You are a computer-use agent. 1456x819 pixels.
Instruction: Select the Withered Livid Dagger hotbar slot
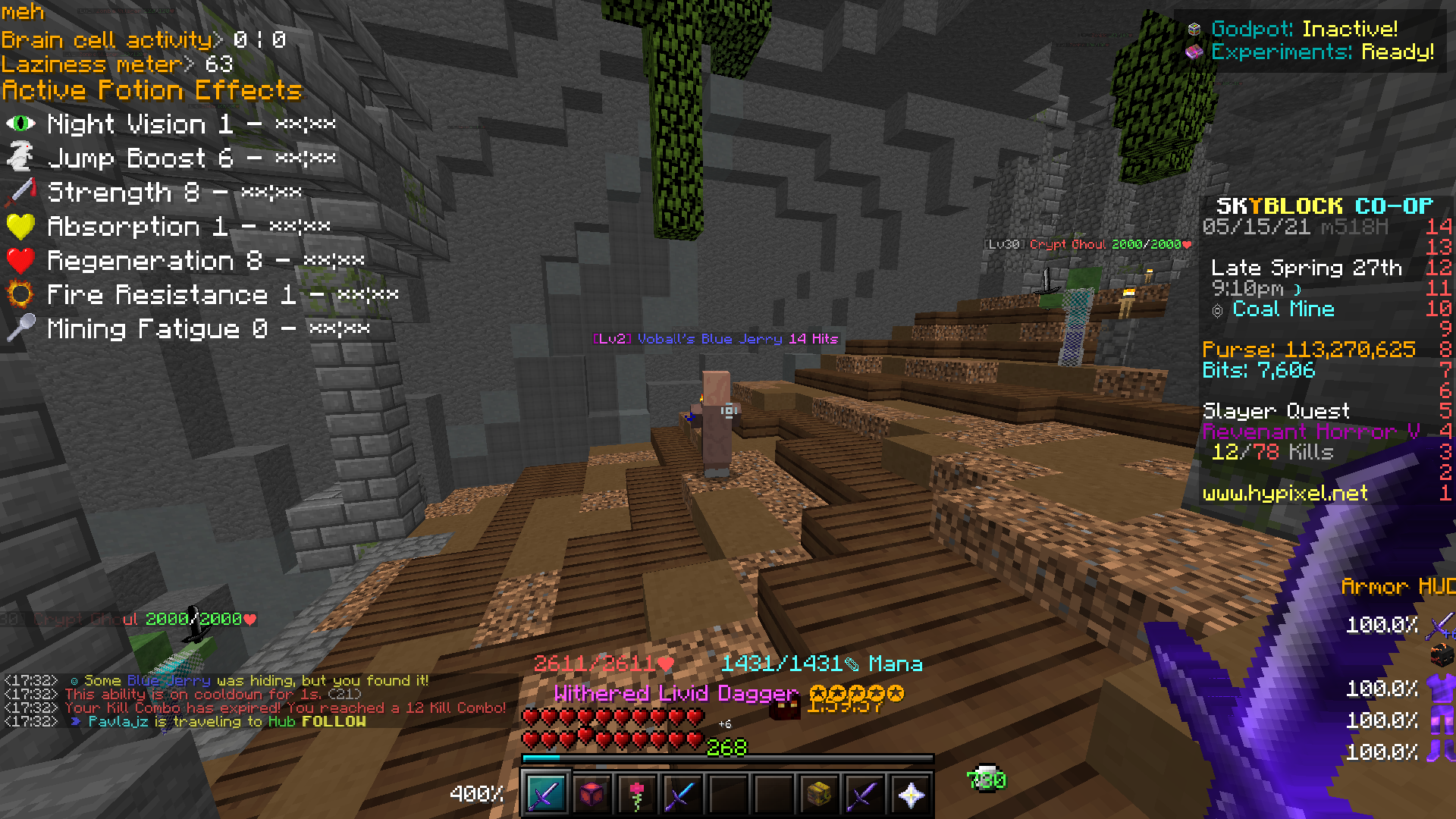click(546, 792)
